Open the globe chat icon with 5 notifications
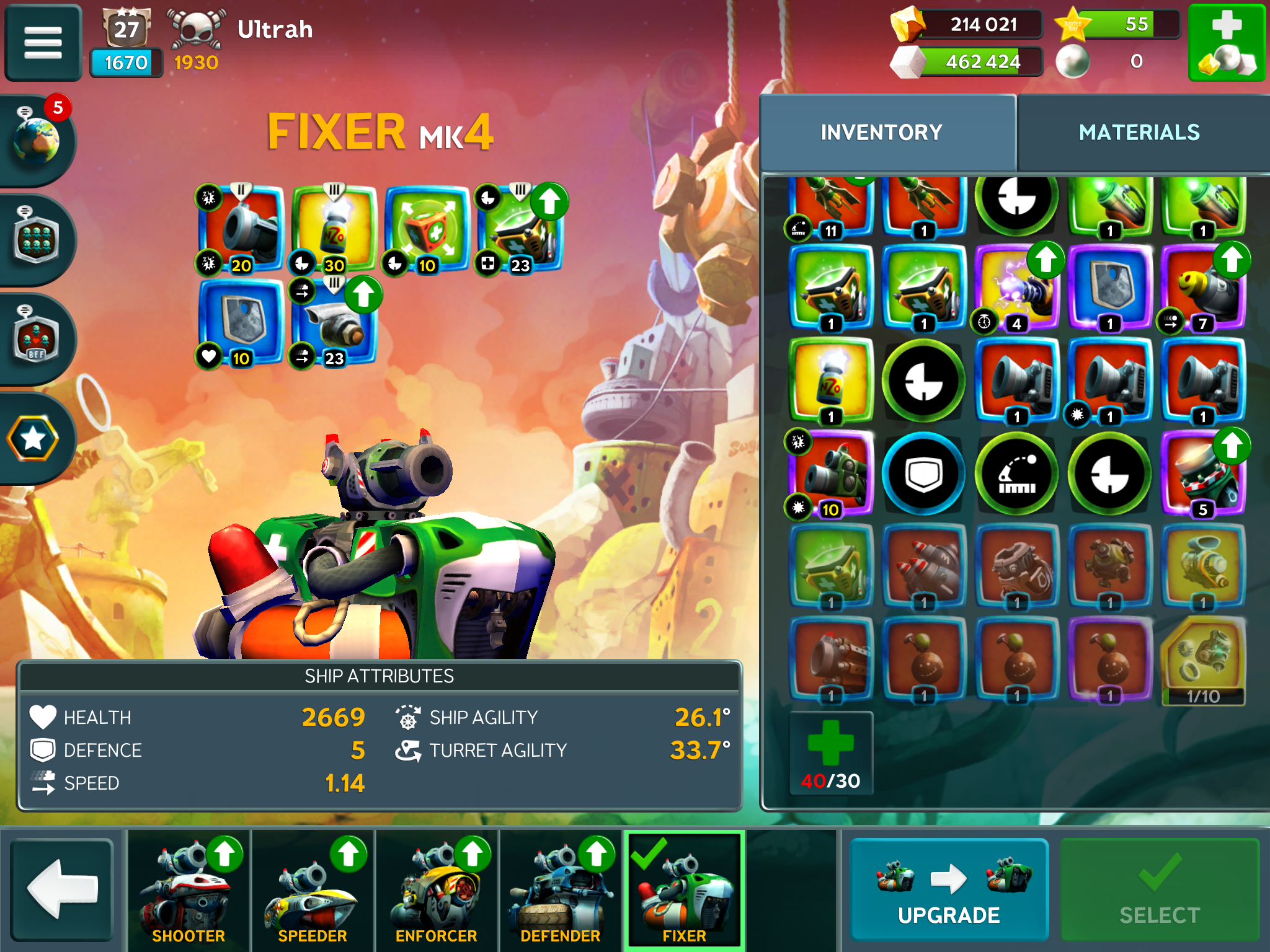This screenshot has width=1270, height=952. point(37,139)
